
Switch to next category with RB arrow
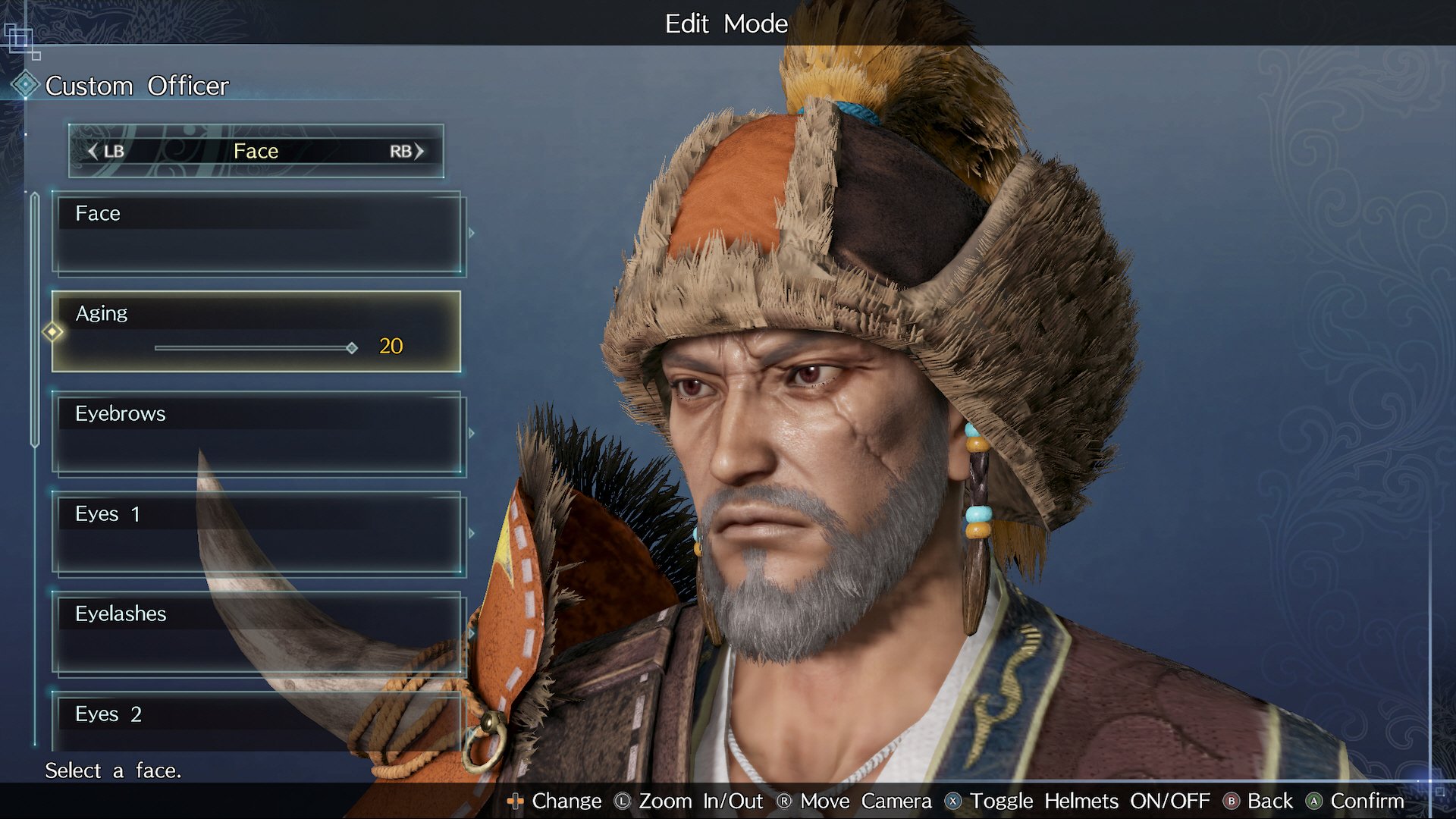tap(419, 151)
